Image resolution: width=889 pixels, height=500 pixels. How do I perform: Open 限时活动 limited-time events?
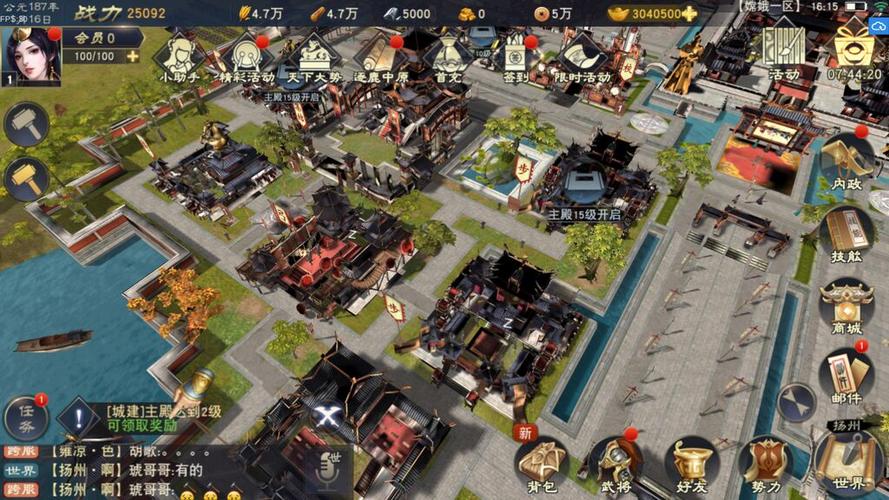pos(582,56)
